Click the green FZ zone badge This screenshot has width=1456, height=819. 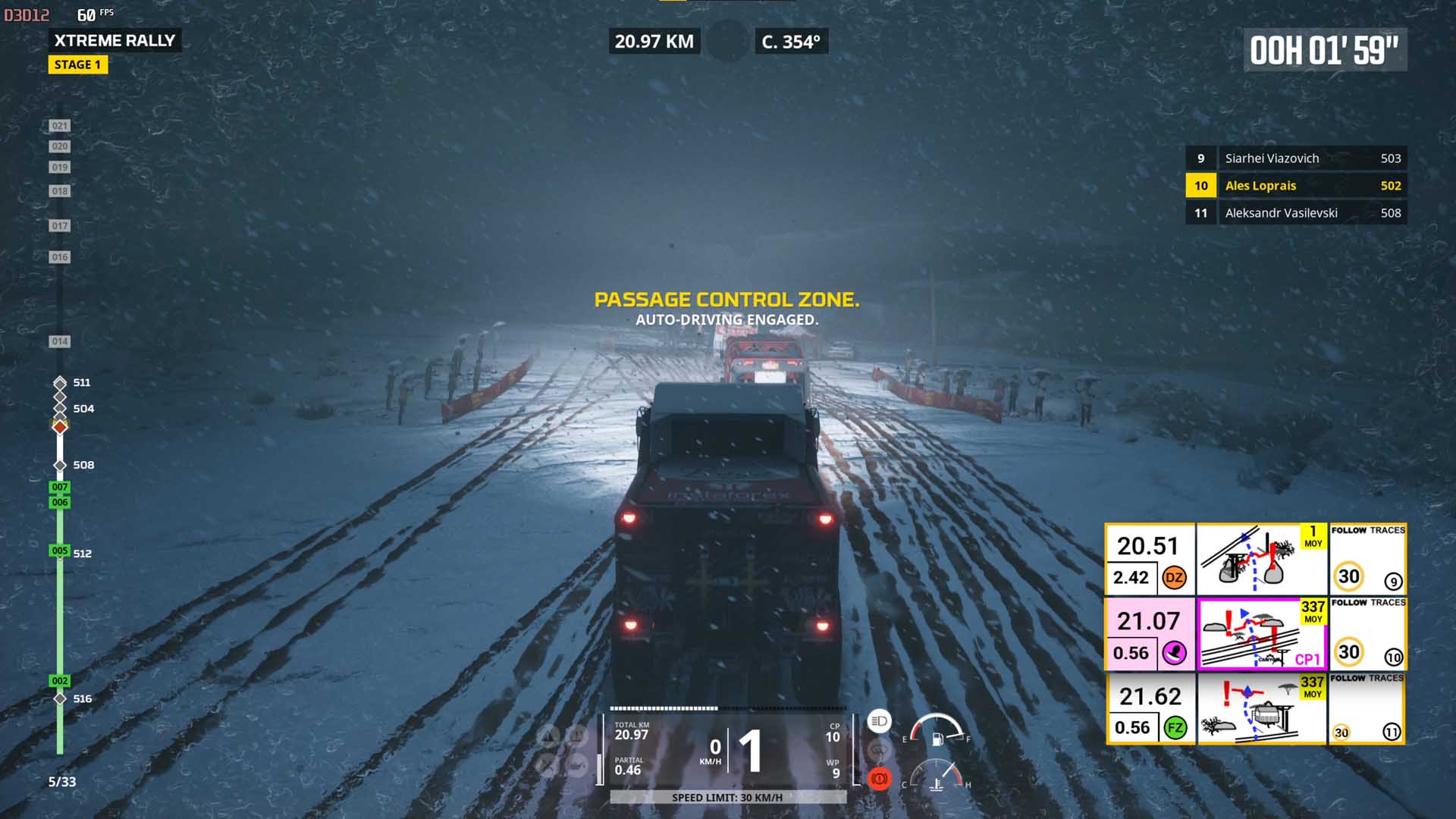point(1175,728)
